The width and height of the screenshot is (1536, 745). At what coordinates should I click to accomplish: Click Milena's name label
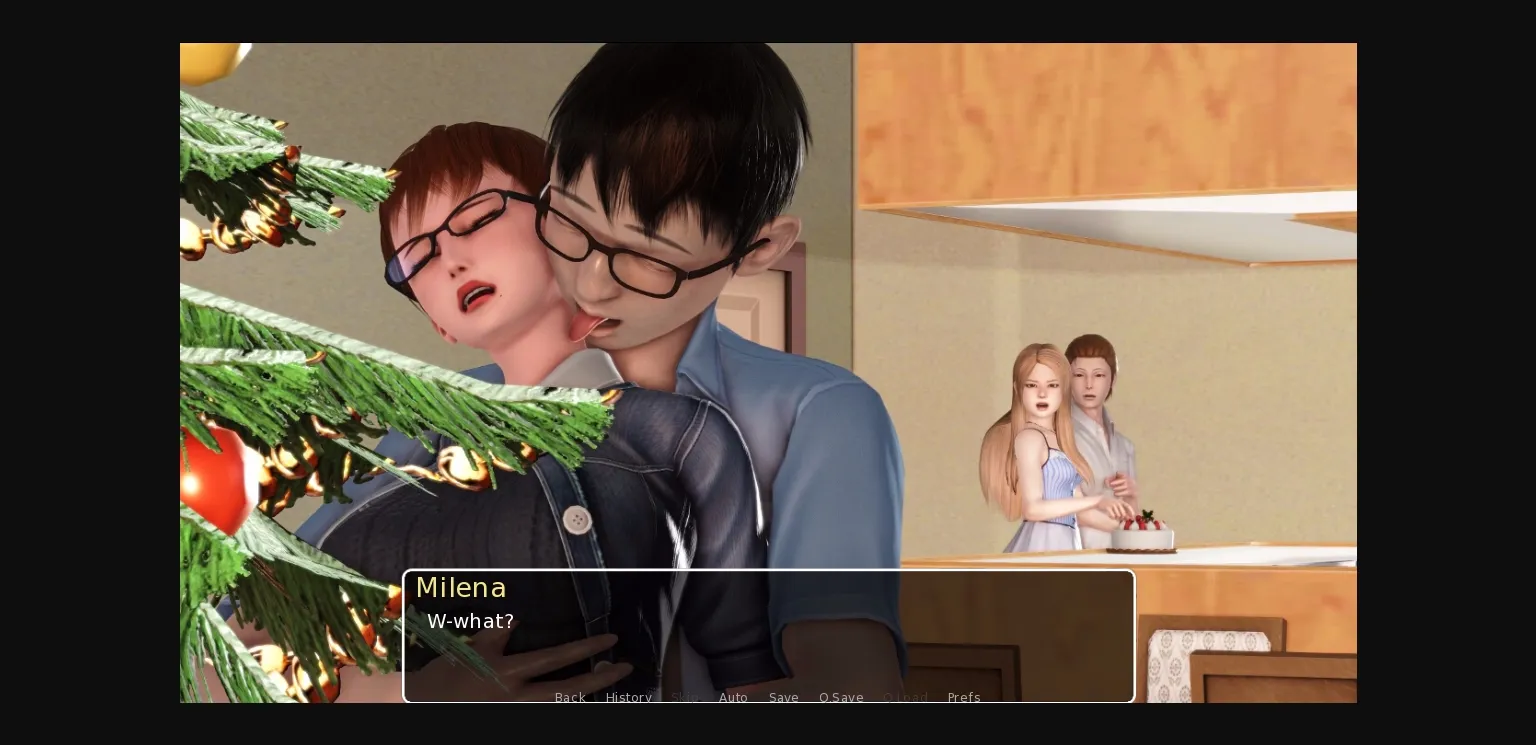point(461,588)
